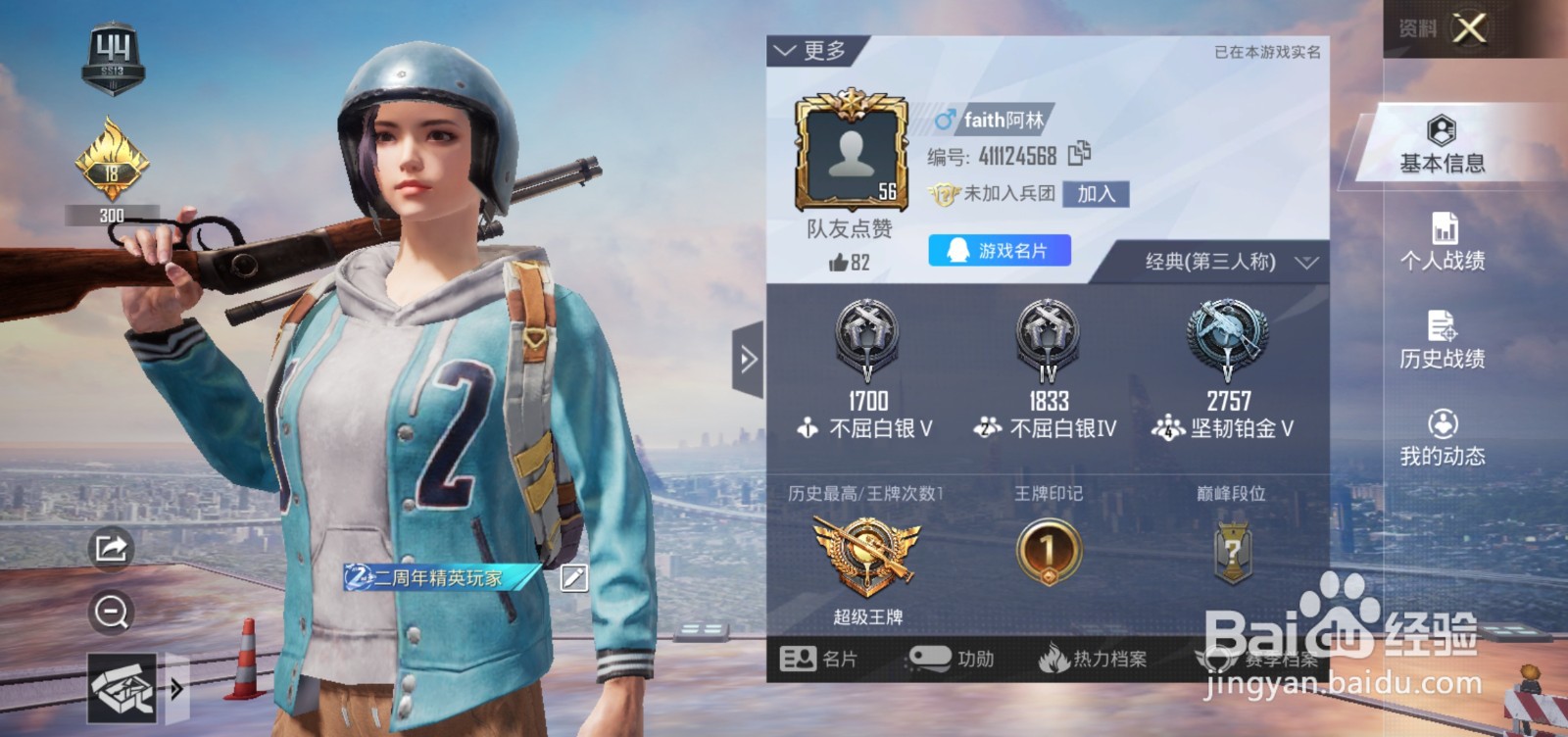The width and height of the screenshot is (1568, 737).
Task: Select the 个人战绩 icon
Action: (1439, 243)
